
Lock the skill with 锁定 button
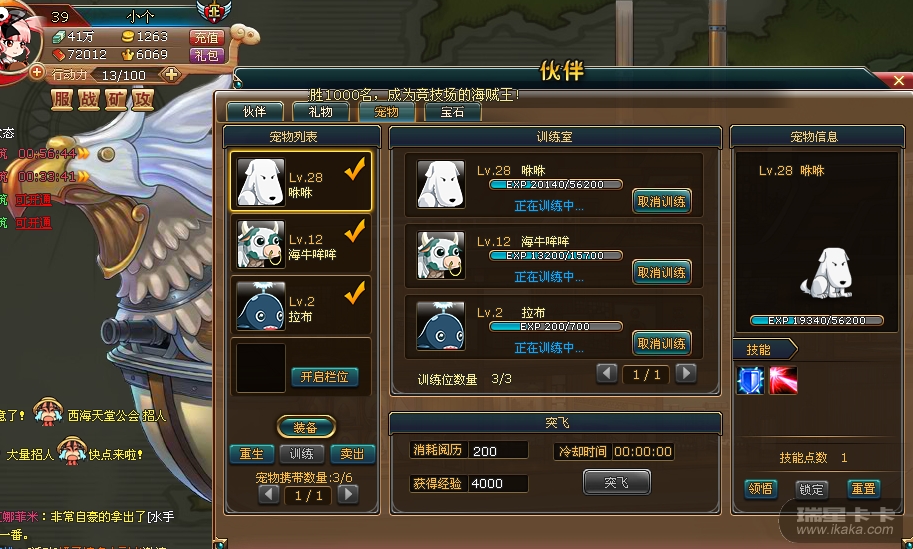pyautogui.click(x=811, y=489)
